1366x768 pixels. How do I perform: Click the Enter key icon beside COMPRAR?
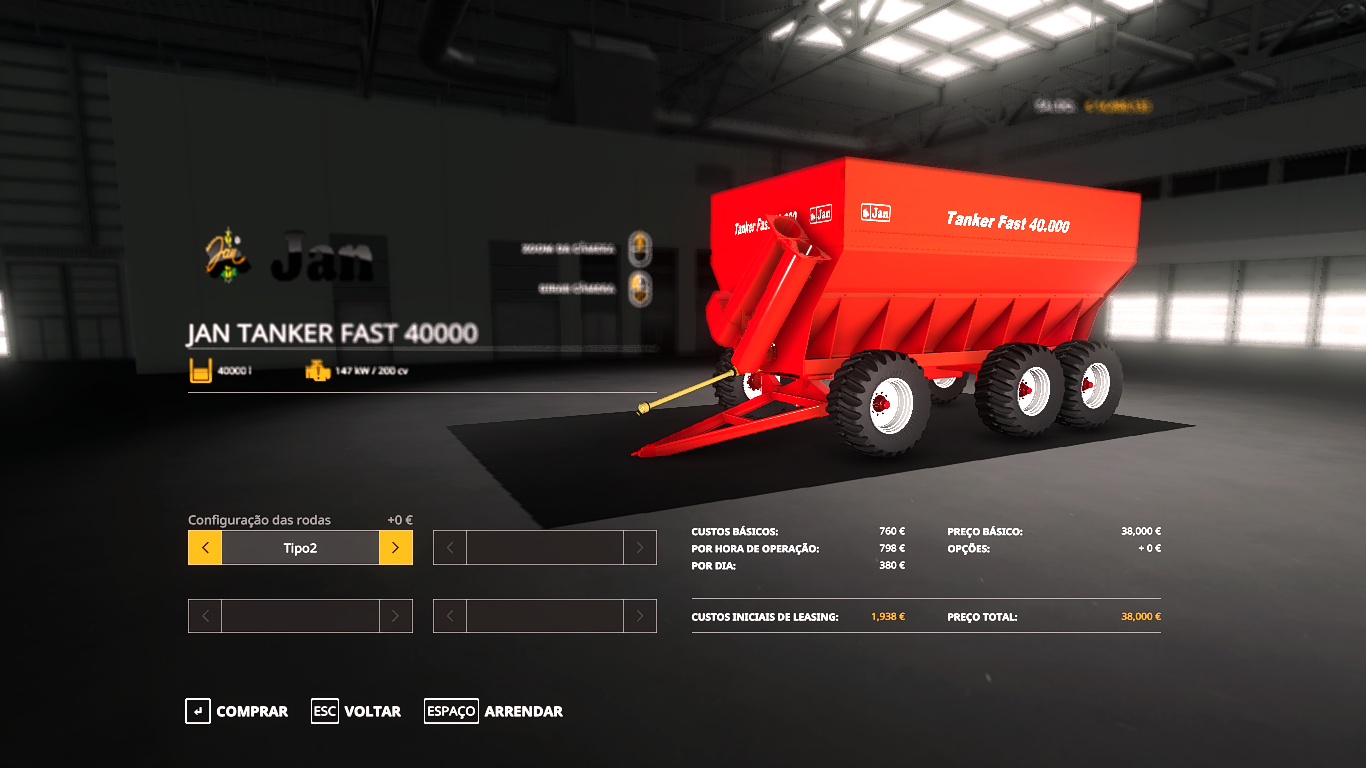click(196, 711)
